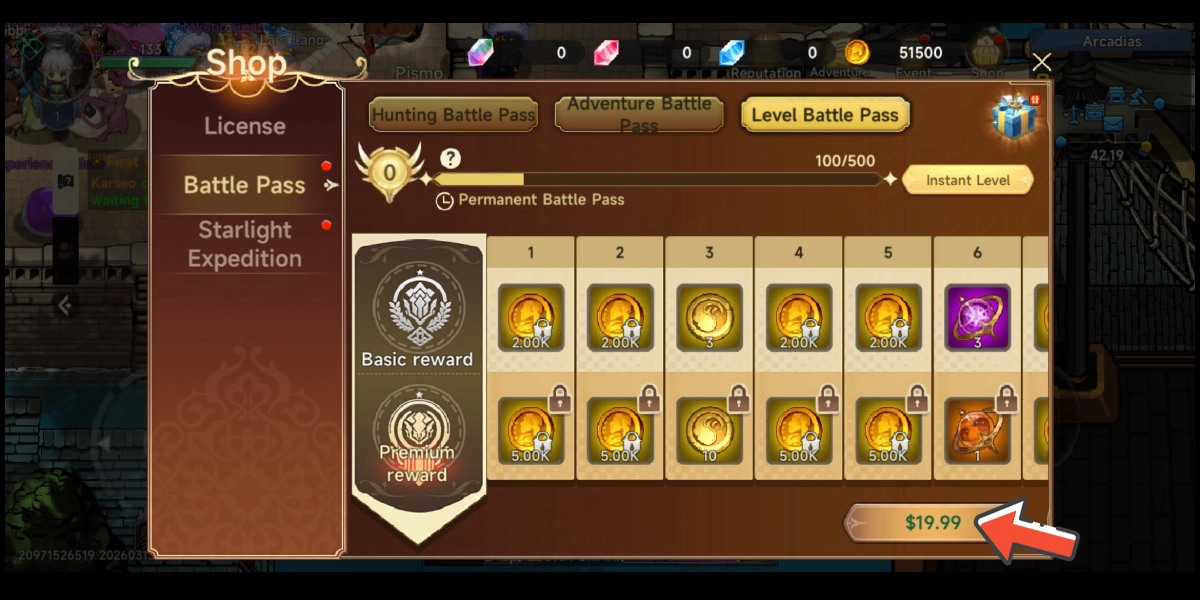Select the level 3 premium reward coin

click(709, 430)
